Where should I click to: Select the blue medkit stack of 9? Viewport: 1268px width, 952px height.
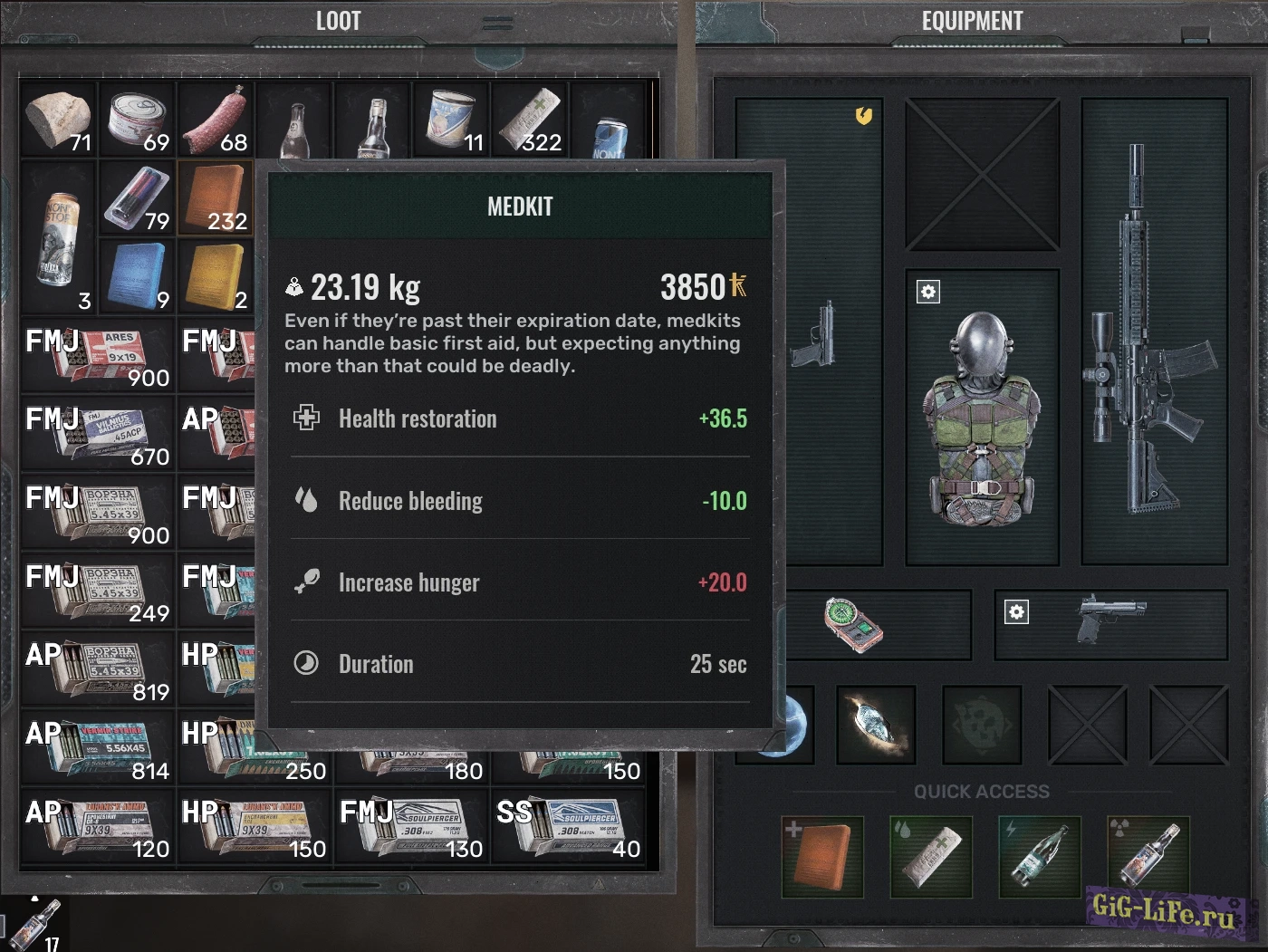click(x=138, y=276)
